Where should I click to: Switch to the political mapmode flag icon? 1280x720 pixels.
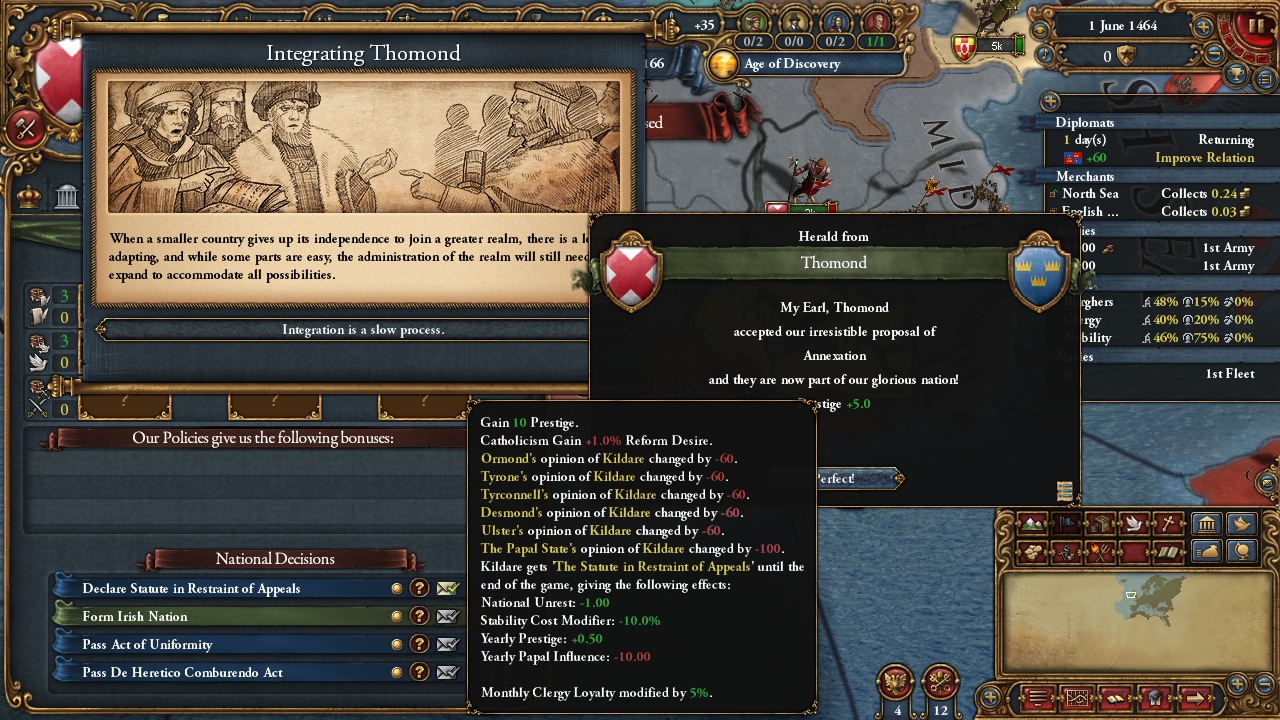coord(1067,522)
